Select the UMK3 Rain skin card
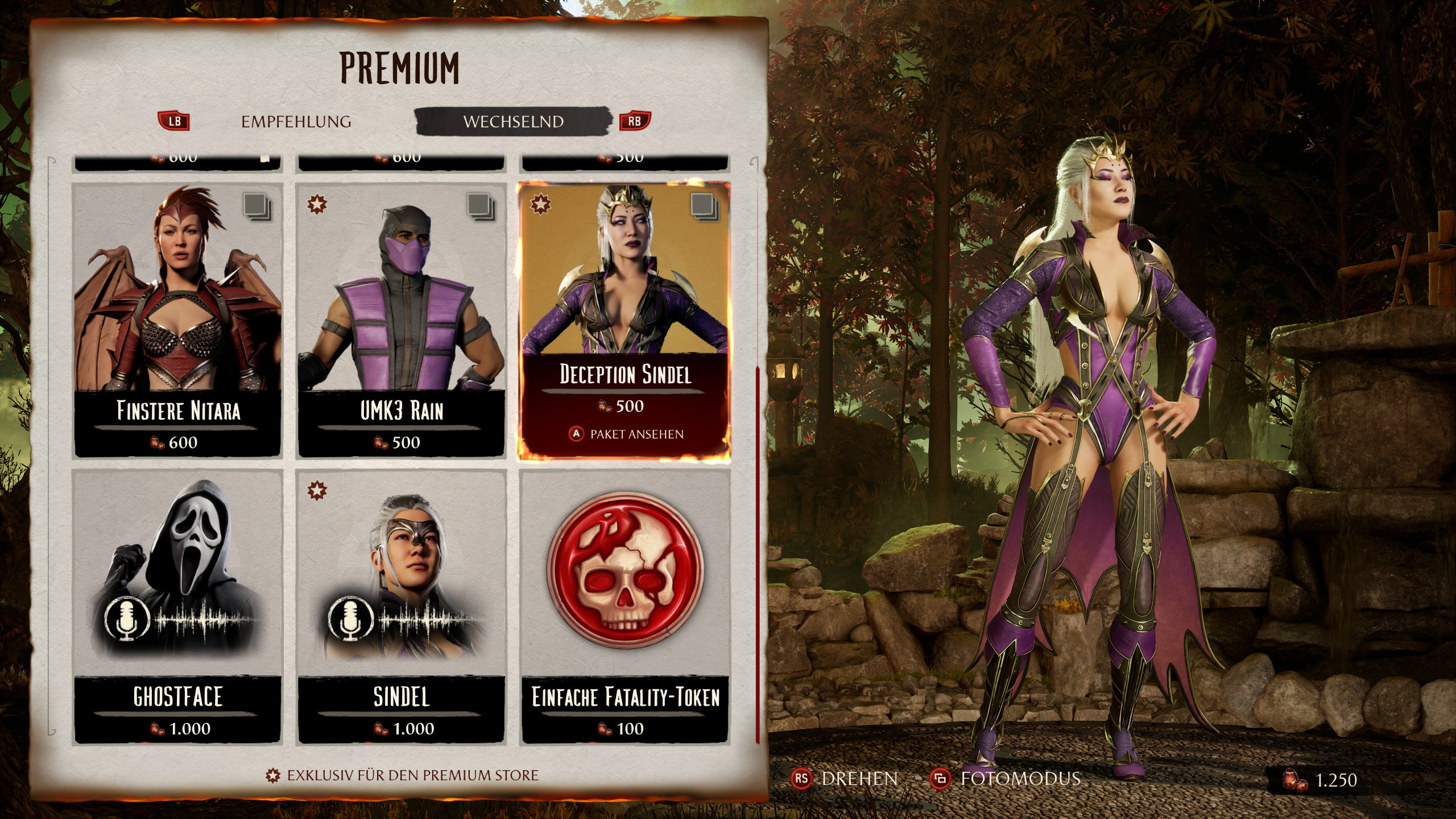 click(402, 318)
